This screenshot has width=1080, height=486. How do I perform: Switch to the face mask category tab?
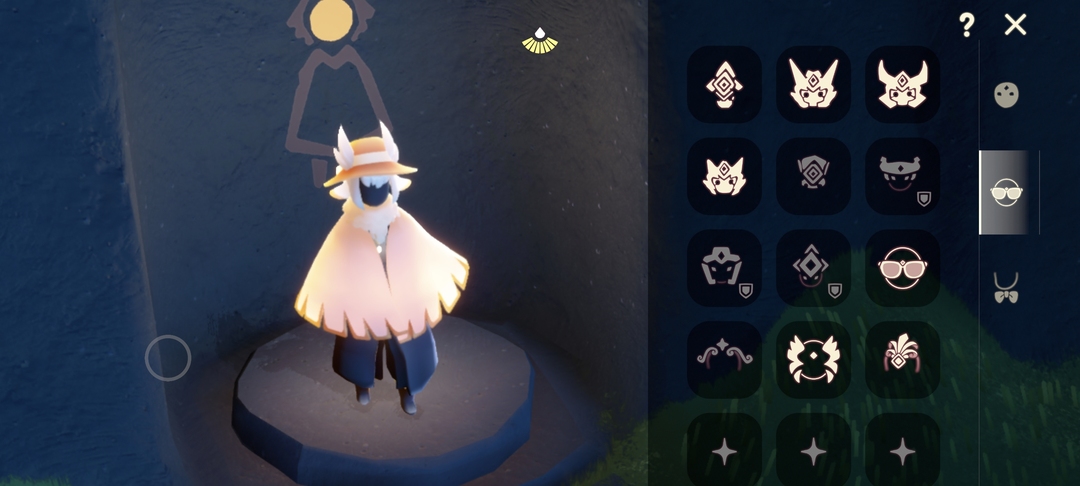(x=1005, y=96)
